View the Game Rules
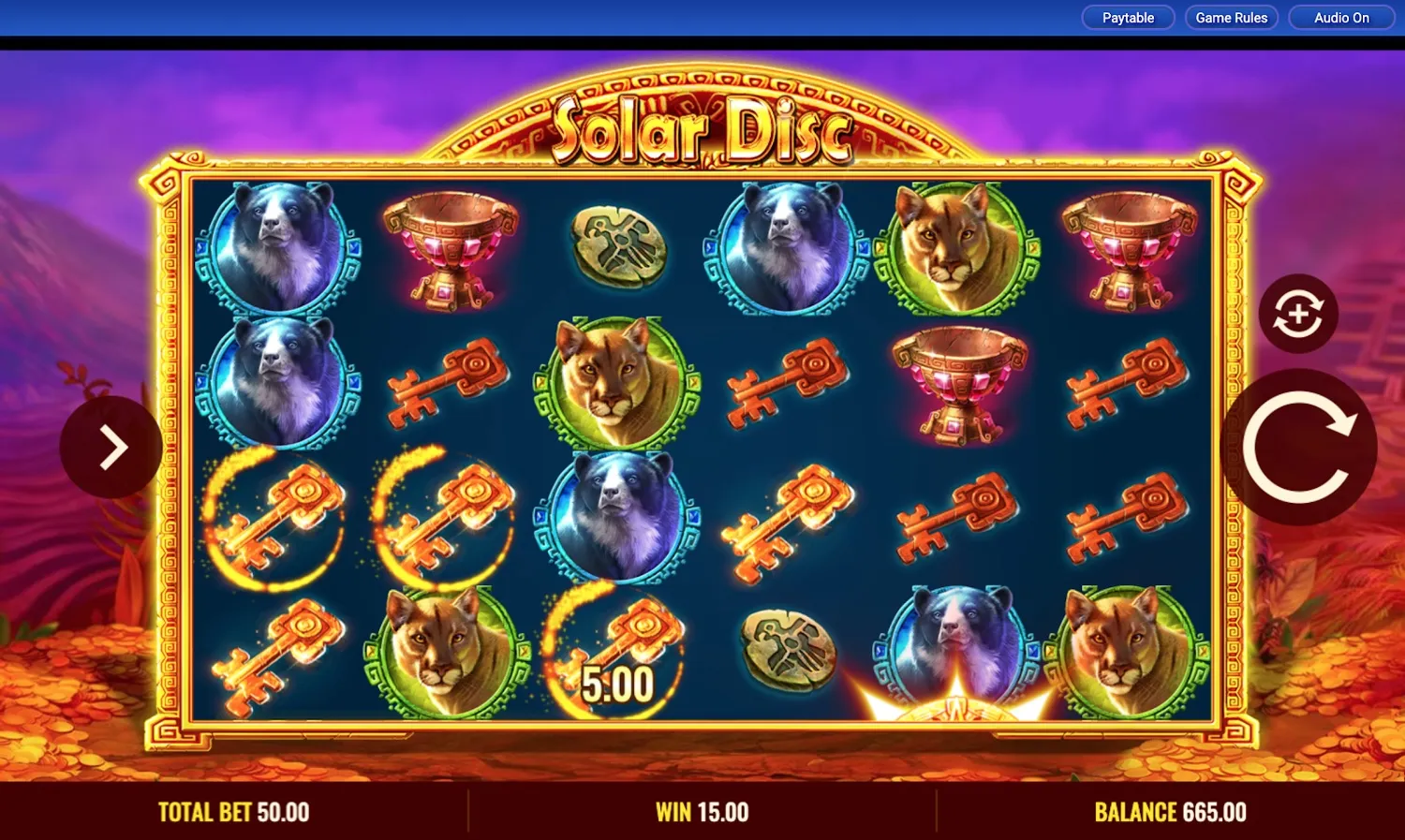The image size is (1405, 840). pyautogui.click(x=1231, y=17)
